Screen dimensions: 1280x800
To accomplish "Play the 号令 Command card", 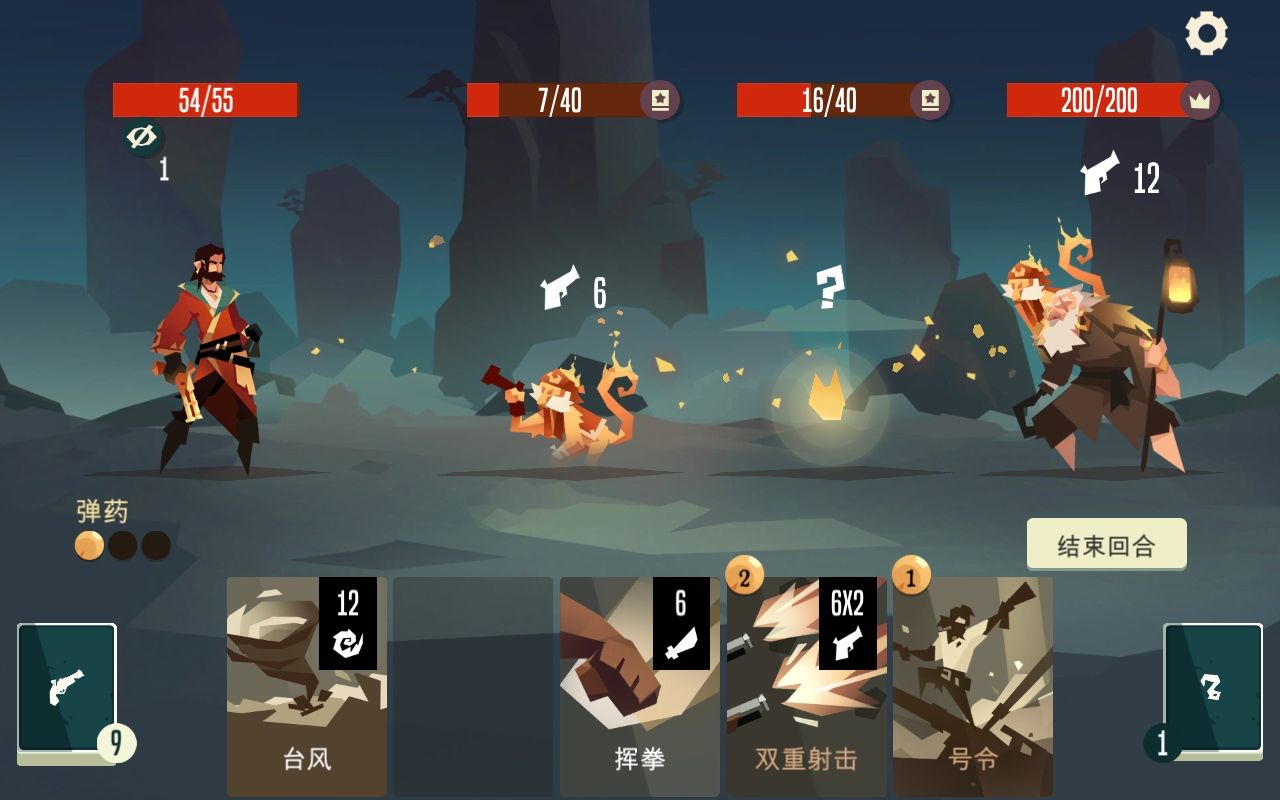I will click(x=971, y=685).
